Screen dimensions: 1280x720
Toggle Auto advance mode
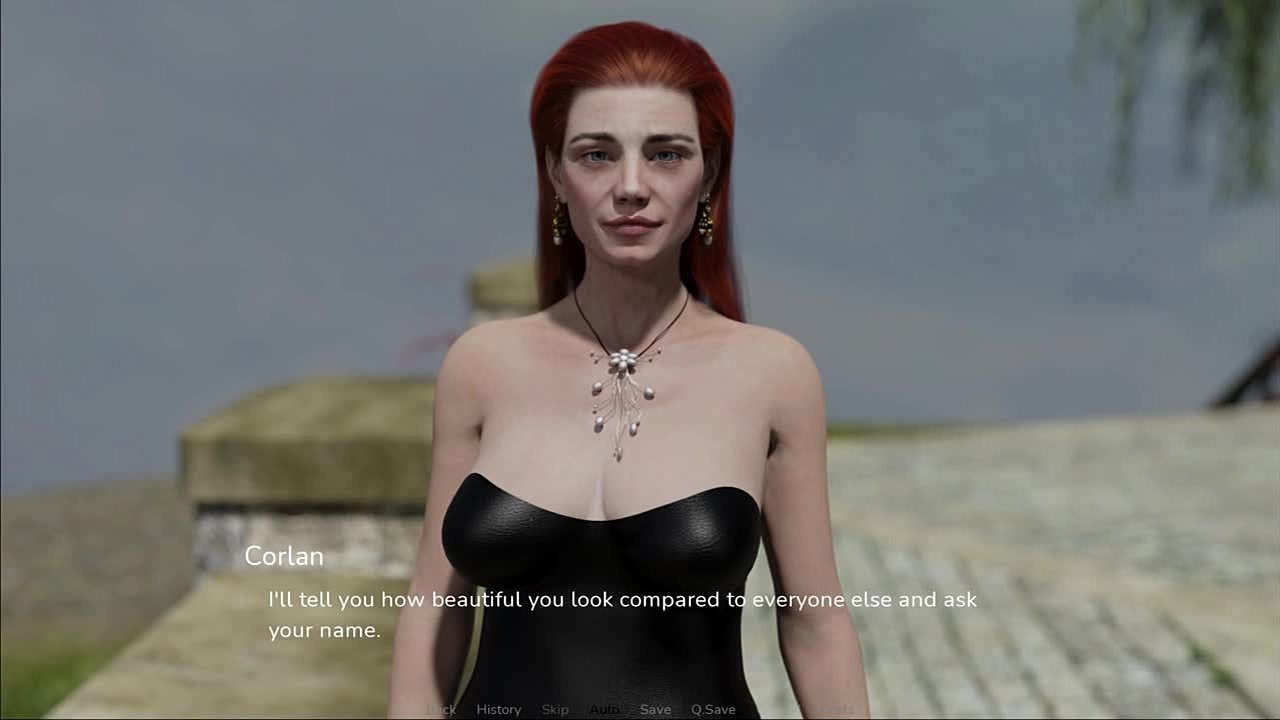604,709
